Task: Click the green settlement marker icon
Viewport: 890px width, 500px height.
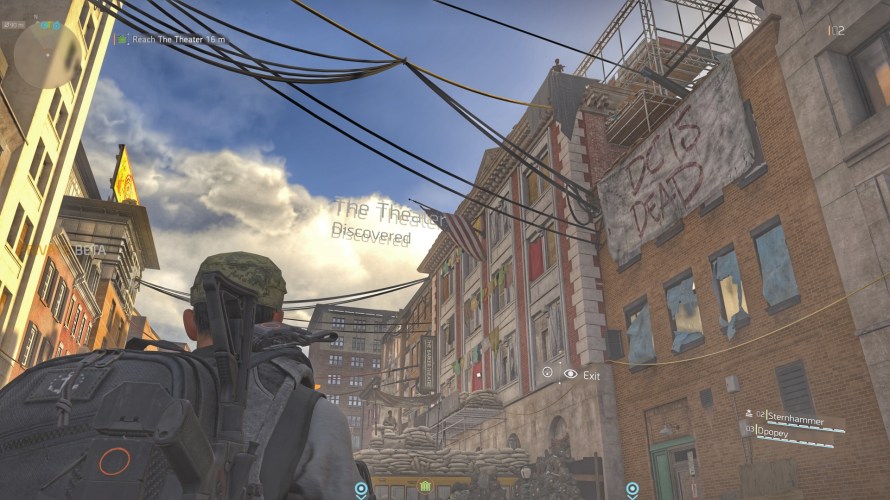Action: coord(426,487)
